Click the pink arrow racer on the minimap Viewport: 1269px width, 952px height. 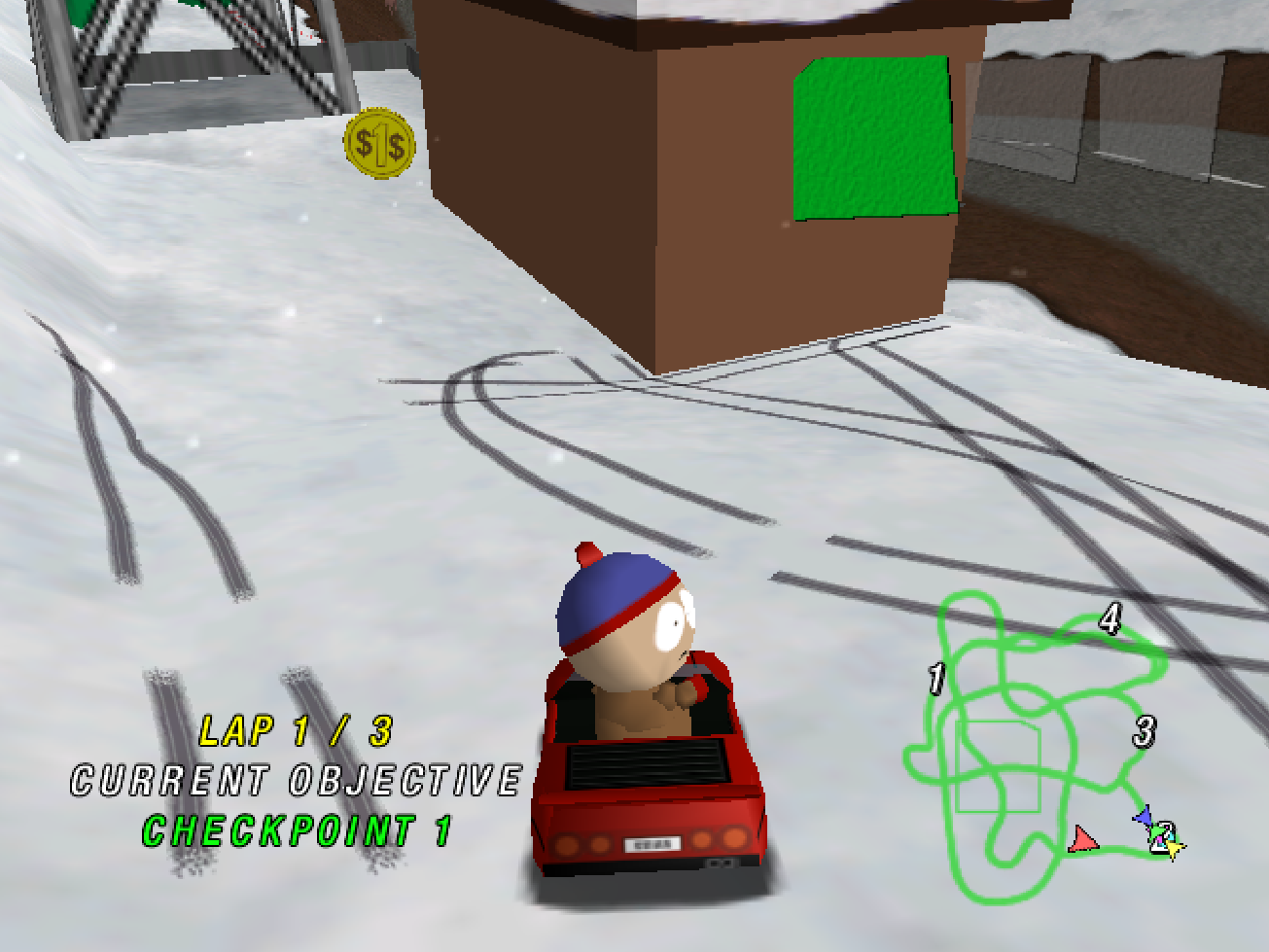click(1160, 840)
